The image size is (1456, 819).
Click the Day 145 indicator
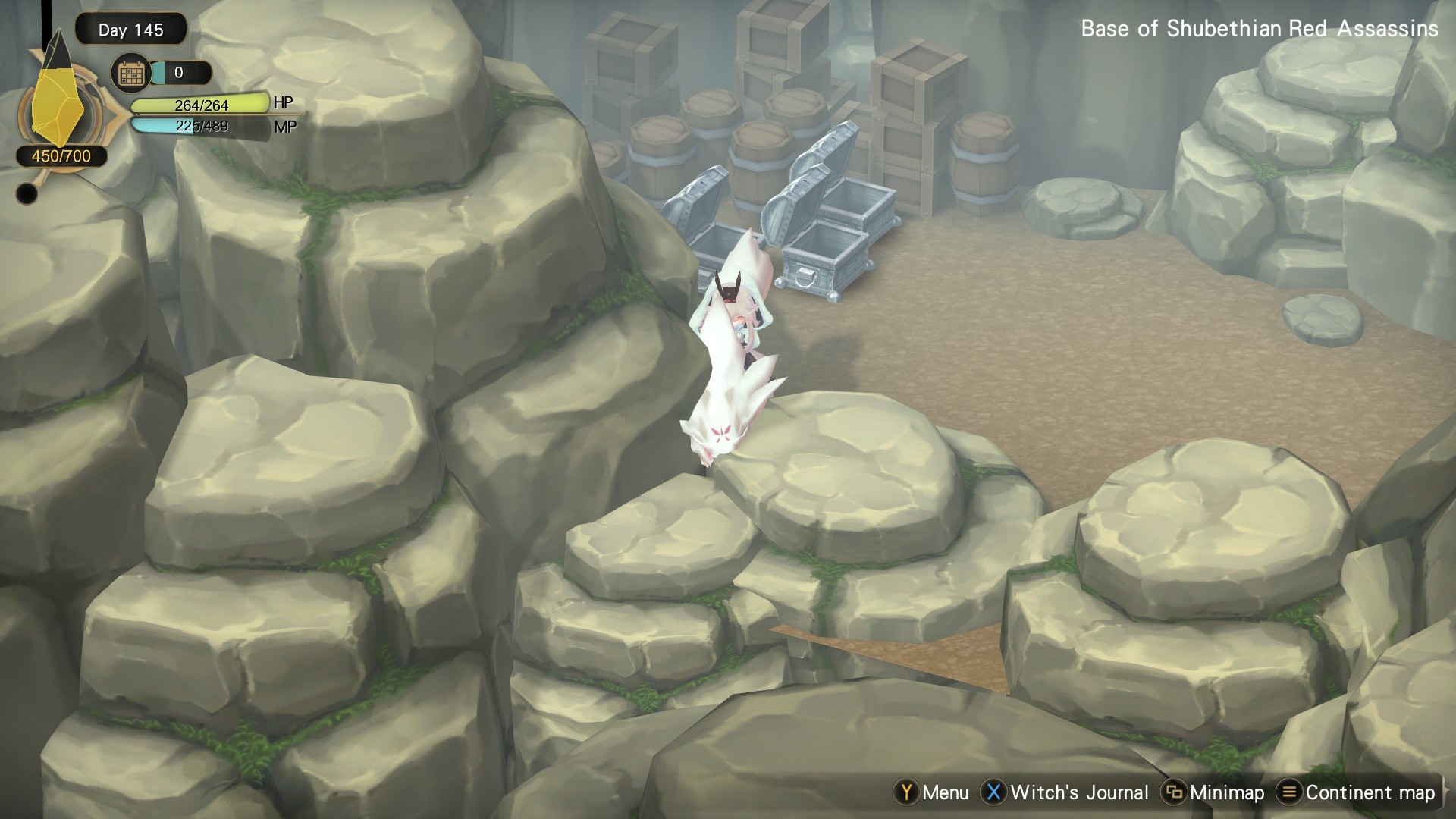click(x=130, y=30)
